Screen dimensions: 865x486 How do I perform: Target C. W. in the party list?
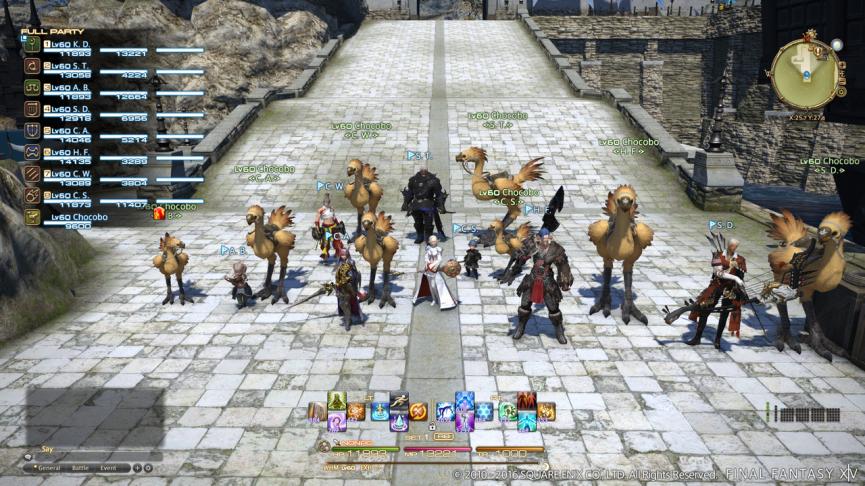[x=72, y=173]
